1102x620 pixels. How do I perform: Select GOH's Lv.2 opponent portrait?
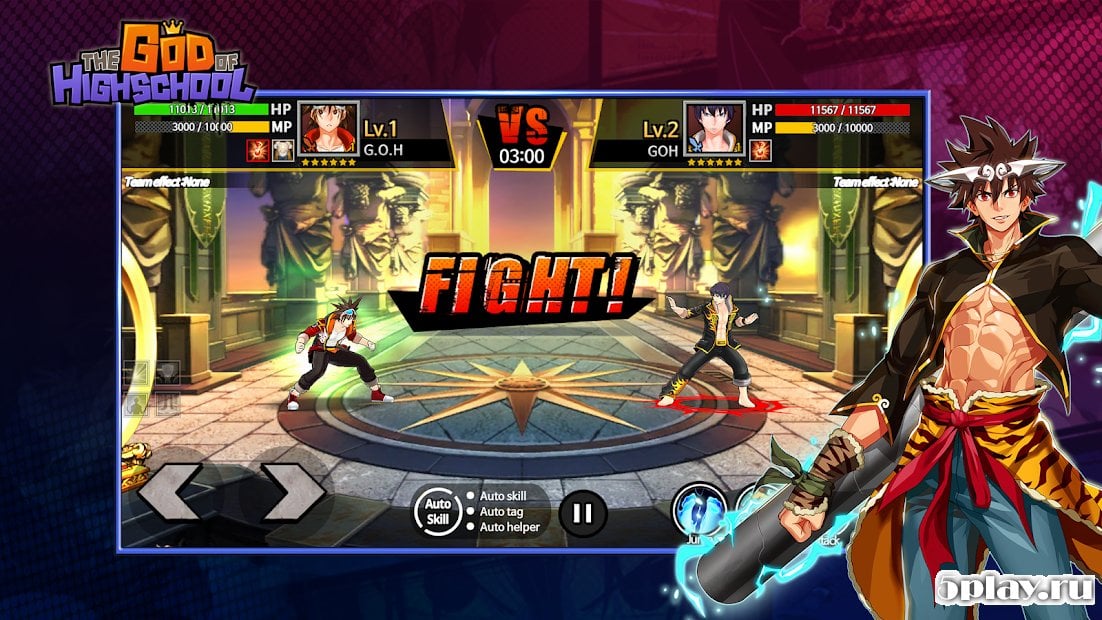tap(714, 128)
